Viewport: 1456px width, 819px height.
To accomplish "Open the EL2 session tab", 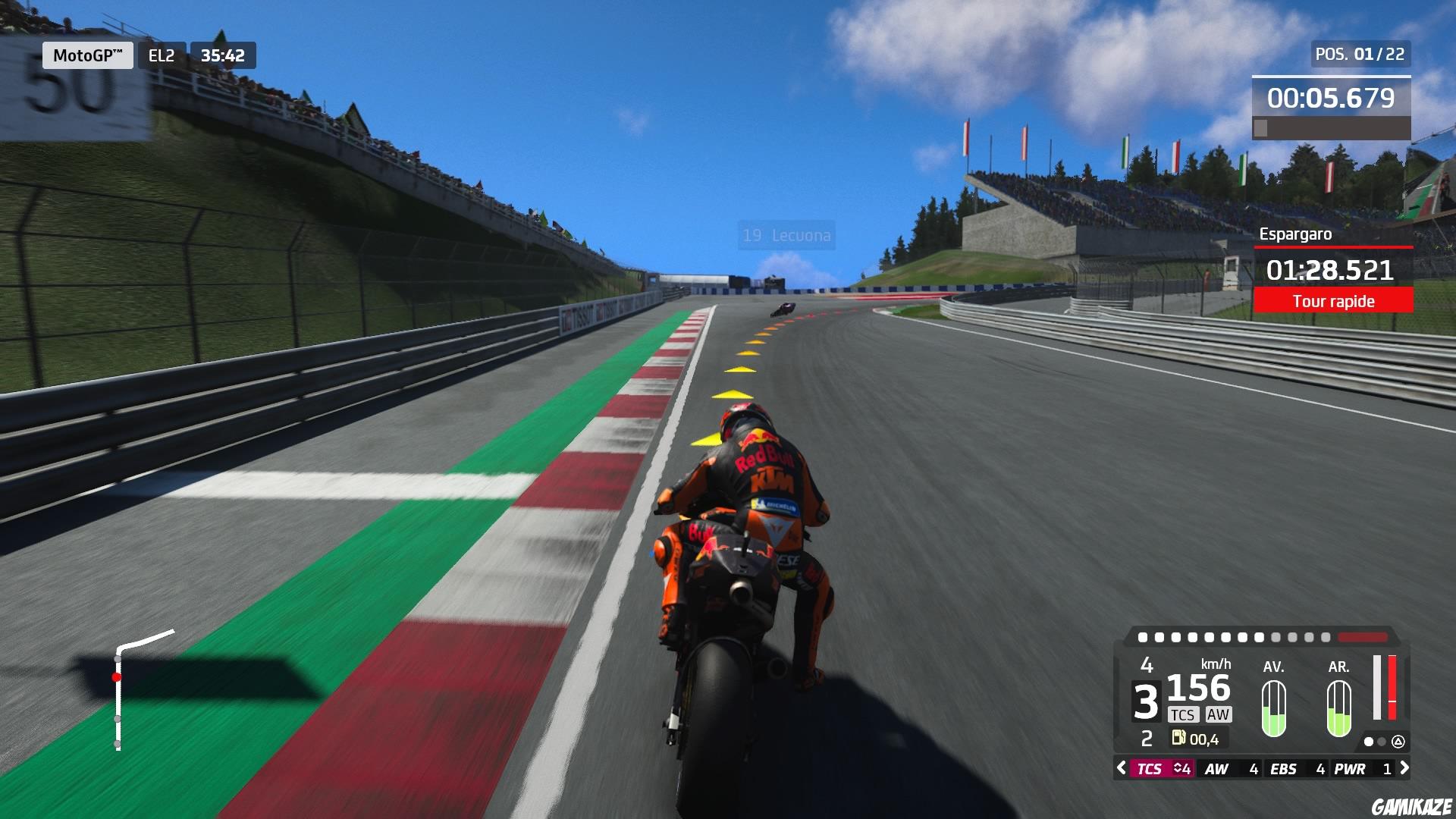I will pyautogui.click(x=159, y=55).
